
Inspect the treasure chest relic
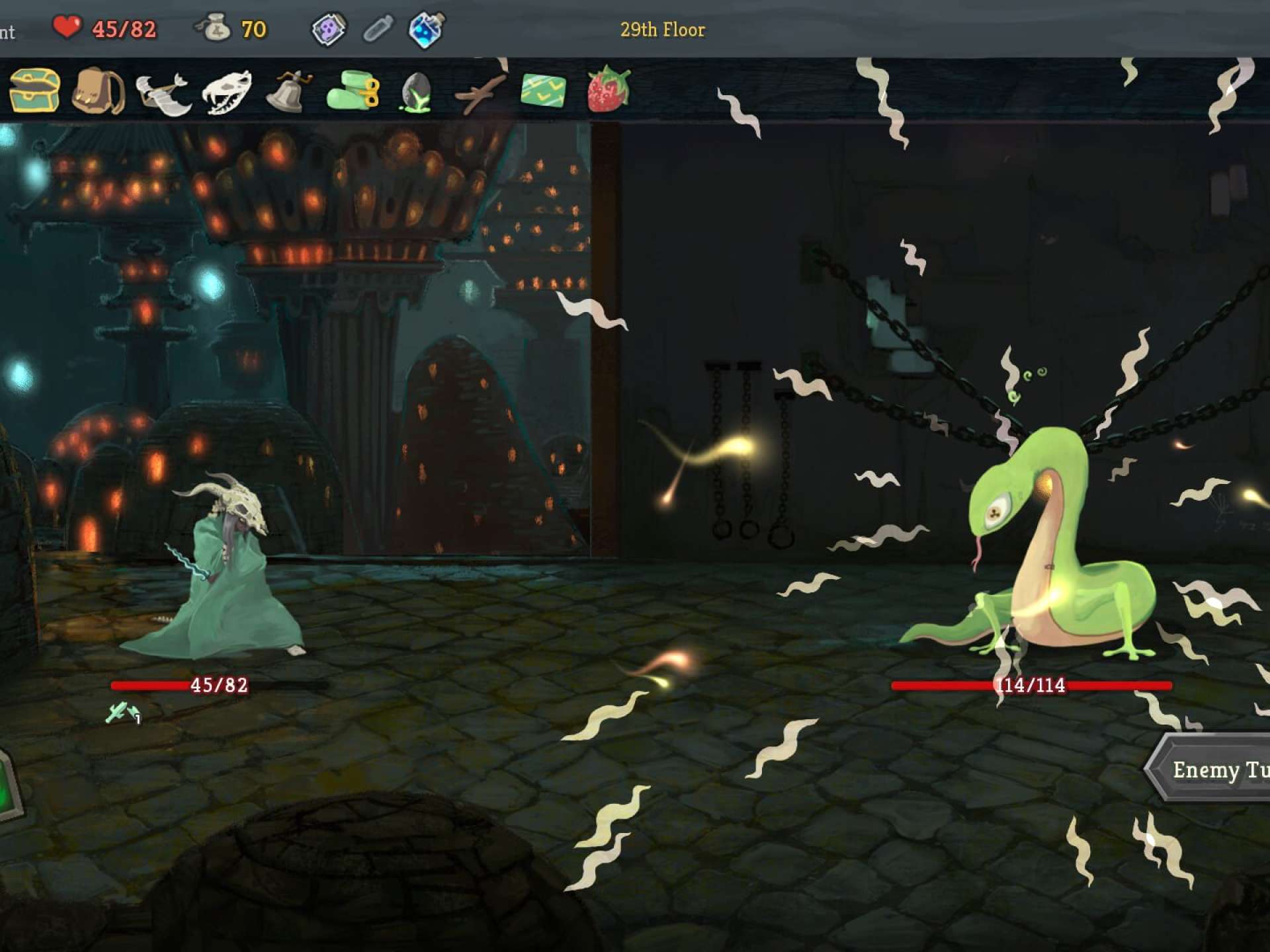[34, 90]
